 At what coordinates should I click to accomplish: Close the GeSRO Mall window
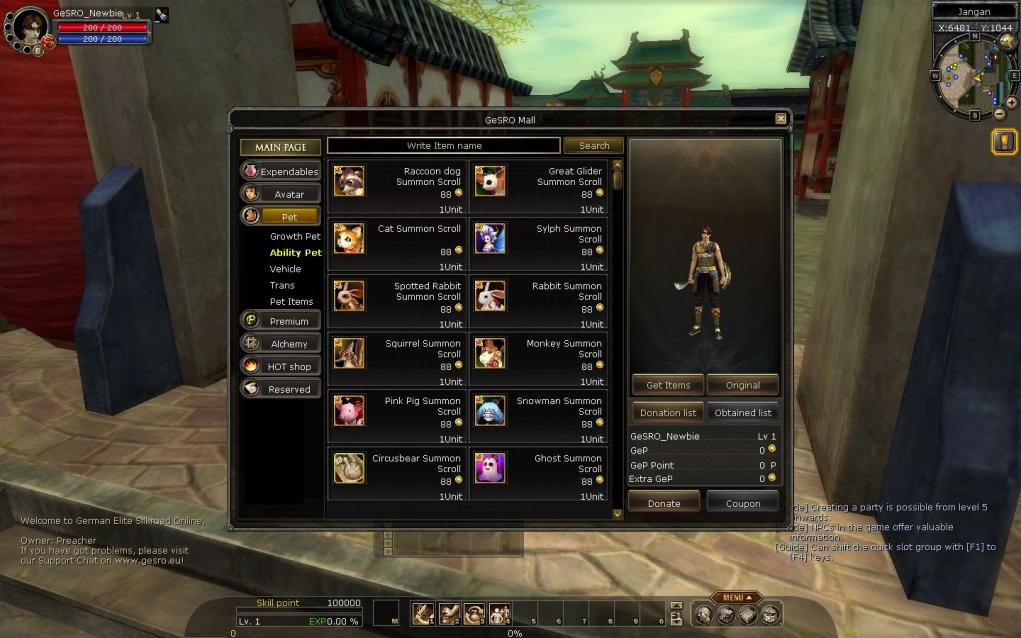coord(781,119)
